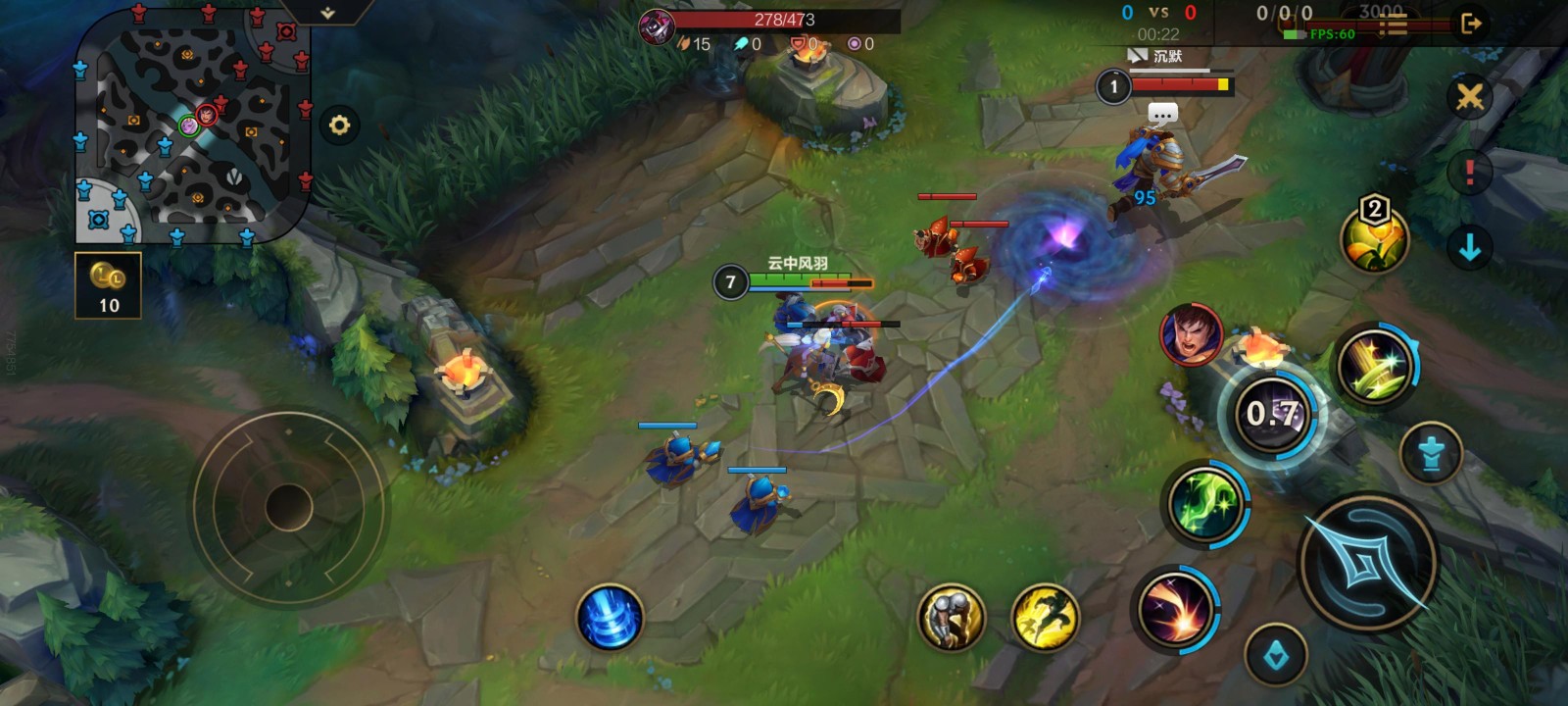Cast the orange slash ability
This screenshot has width=1568, height=706.
coord(1174,608)
